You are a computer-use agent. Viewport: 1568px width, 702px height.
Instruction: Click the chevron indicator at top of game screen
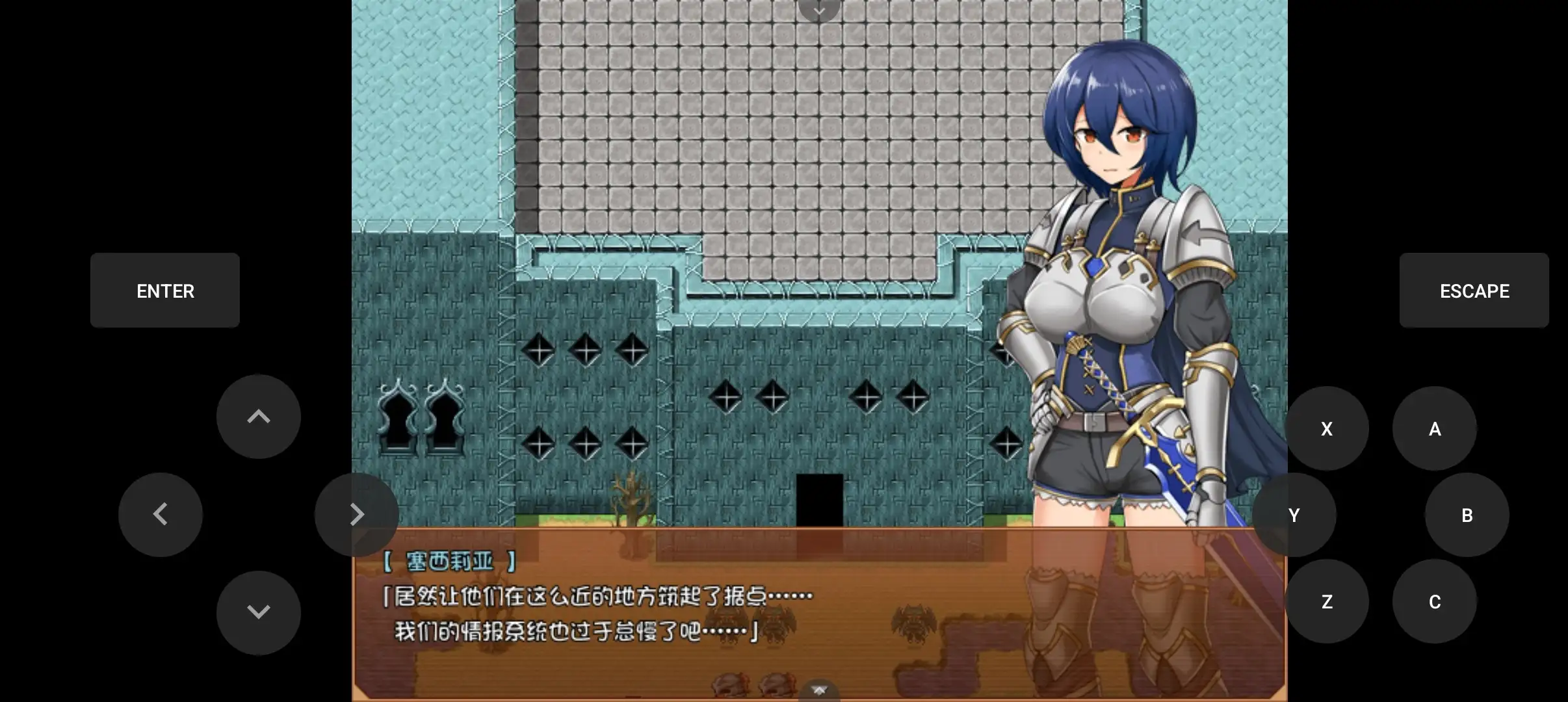[818, 10]
